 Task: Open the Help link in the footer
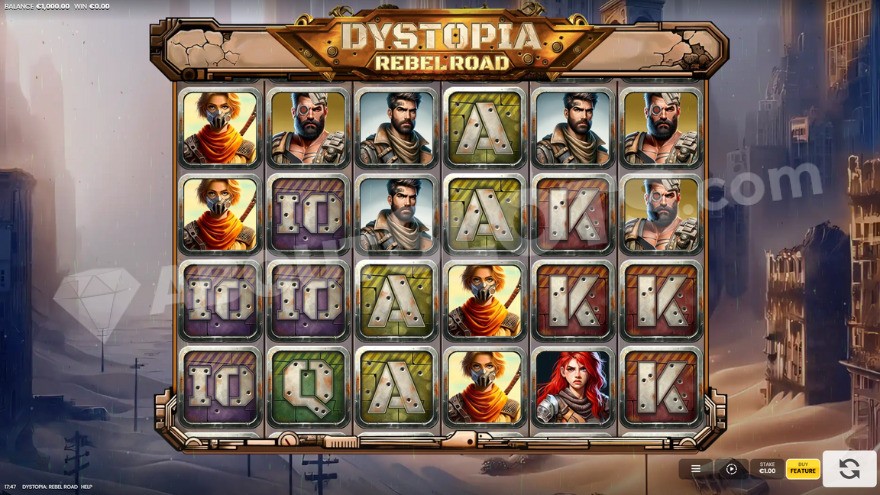86,487
